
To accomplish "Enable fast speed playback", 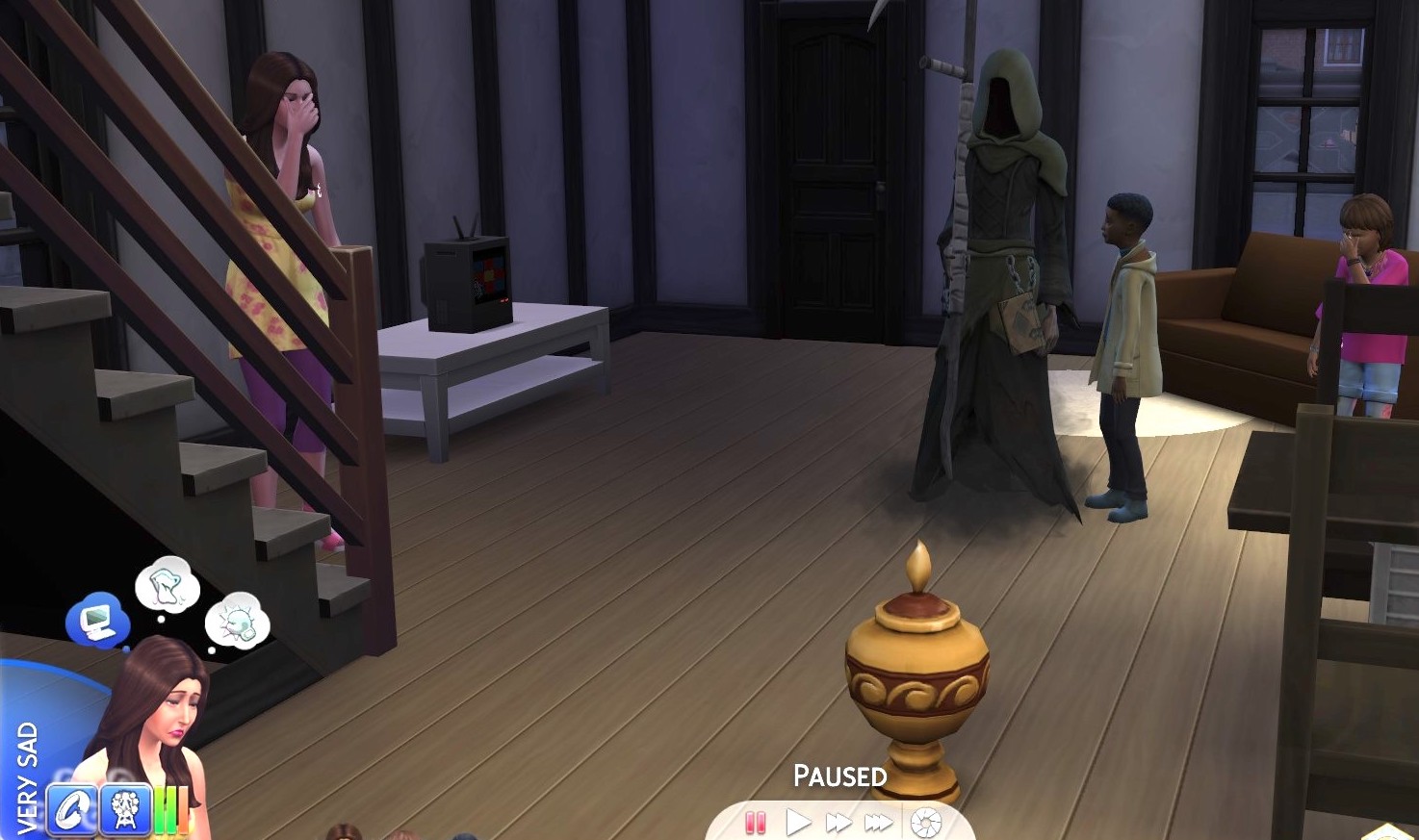I will (837, 824).
